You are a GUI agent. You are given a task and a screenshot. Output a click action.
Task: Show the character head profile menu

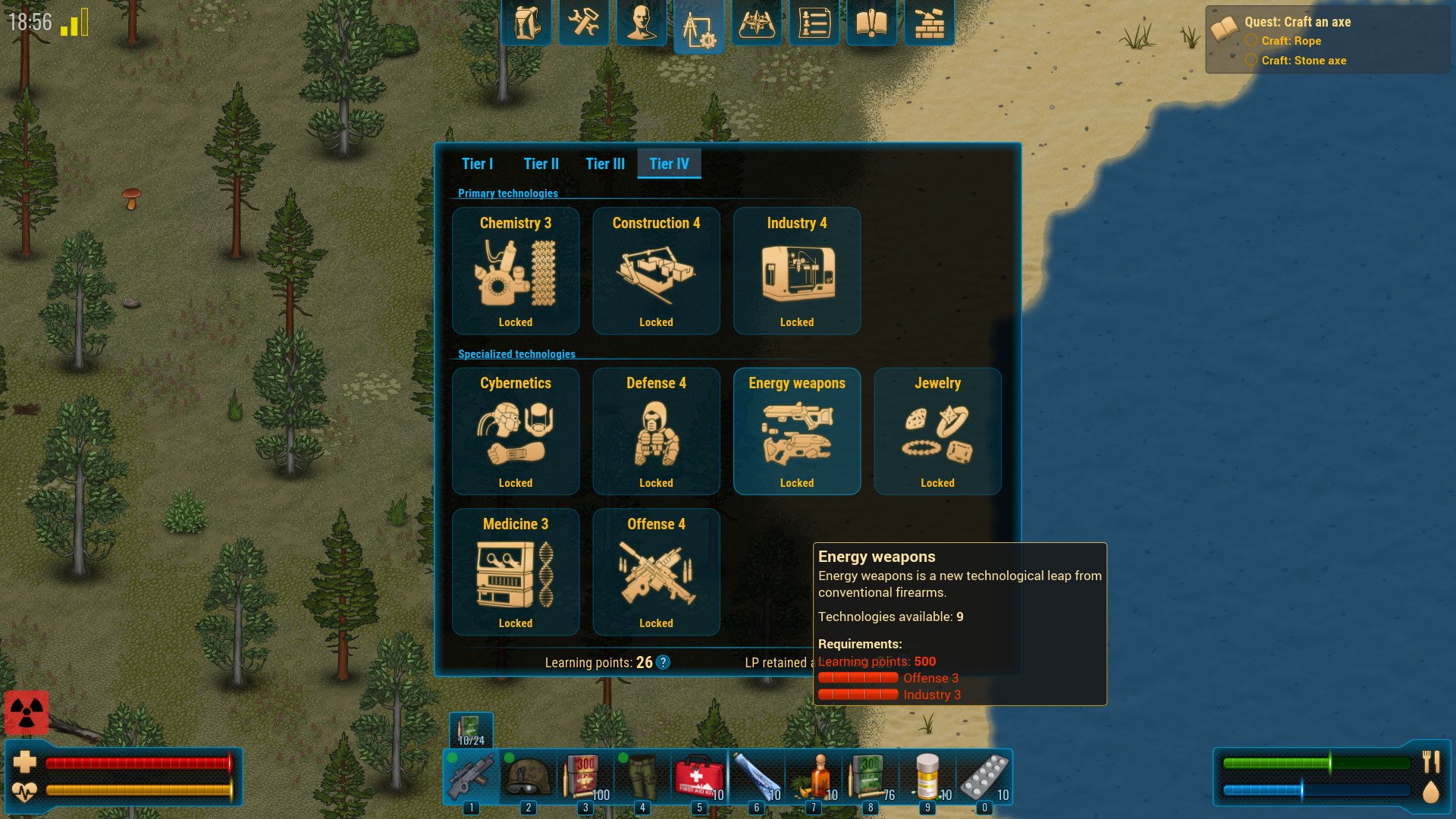[641, 23]
